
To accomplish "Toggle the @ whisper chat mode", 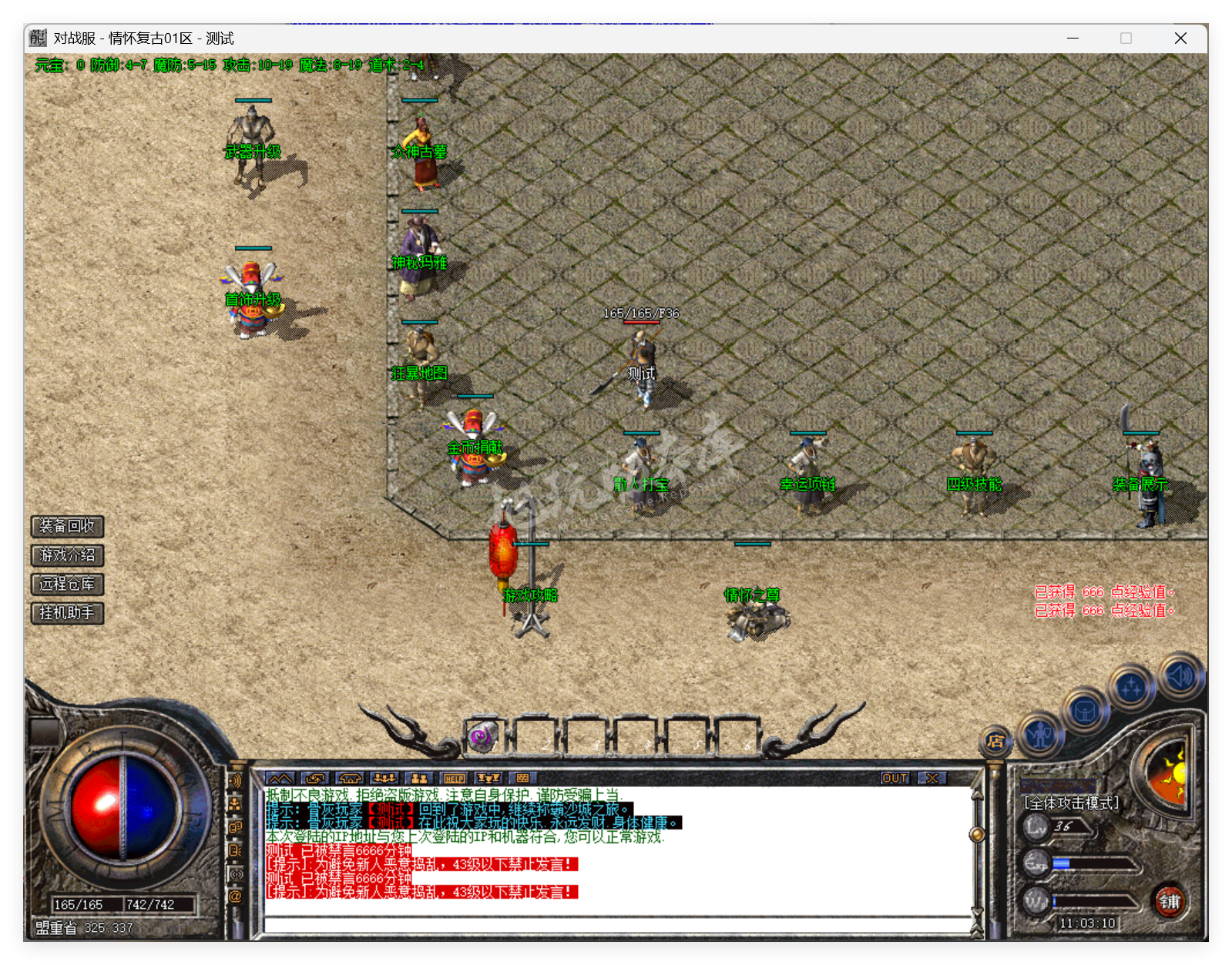I will [x=235, y=896].
